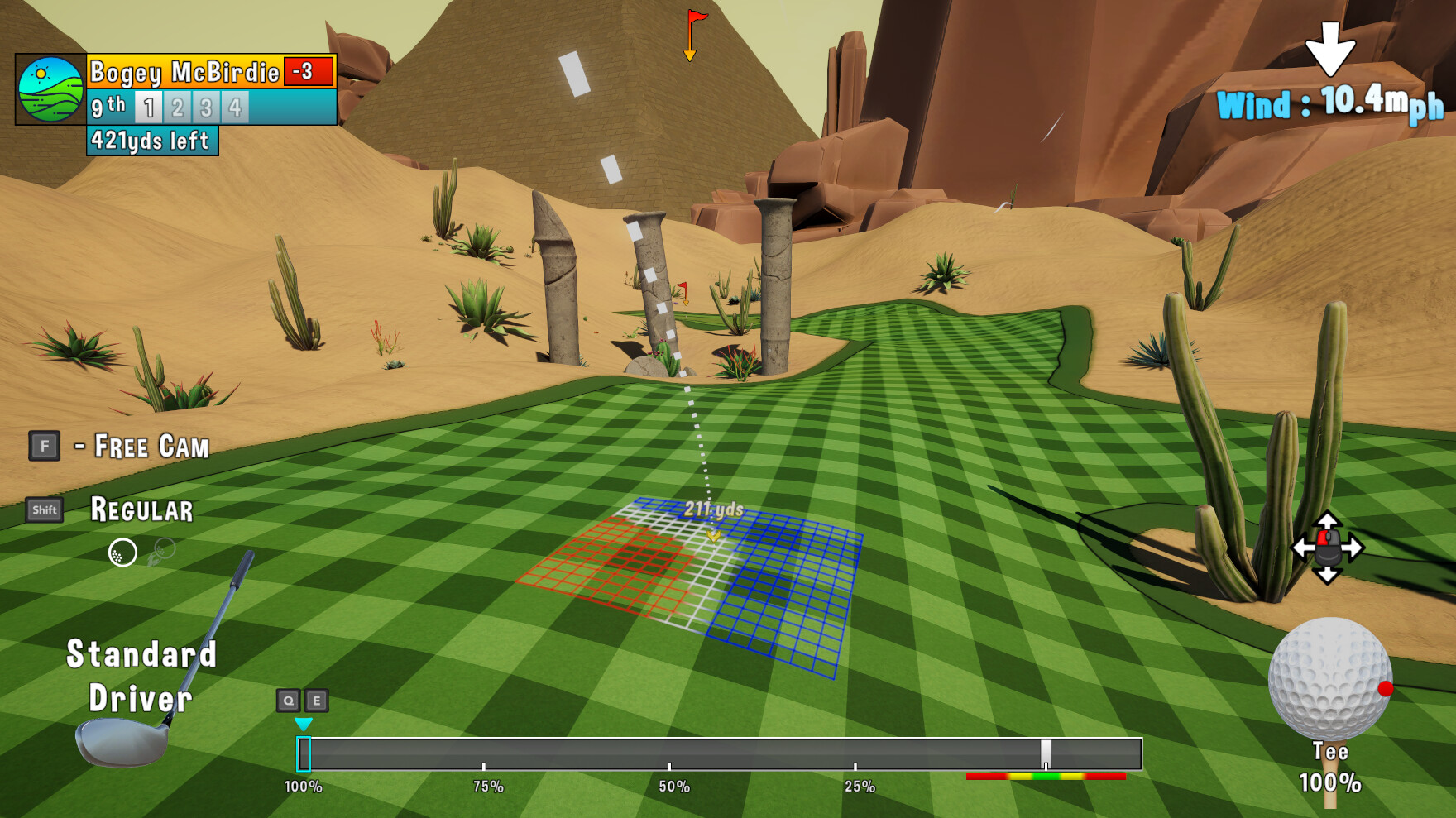Click the ball spin style icon next to Regular

(122, 553)
